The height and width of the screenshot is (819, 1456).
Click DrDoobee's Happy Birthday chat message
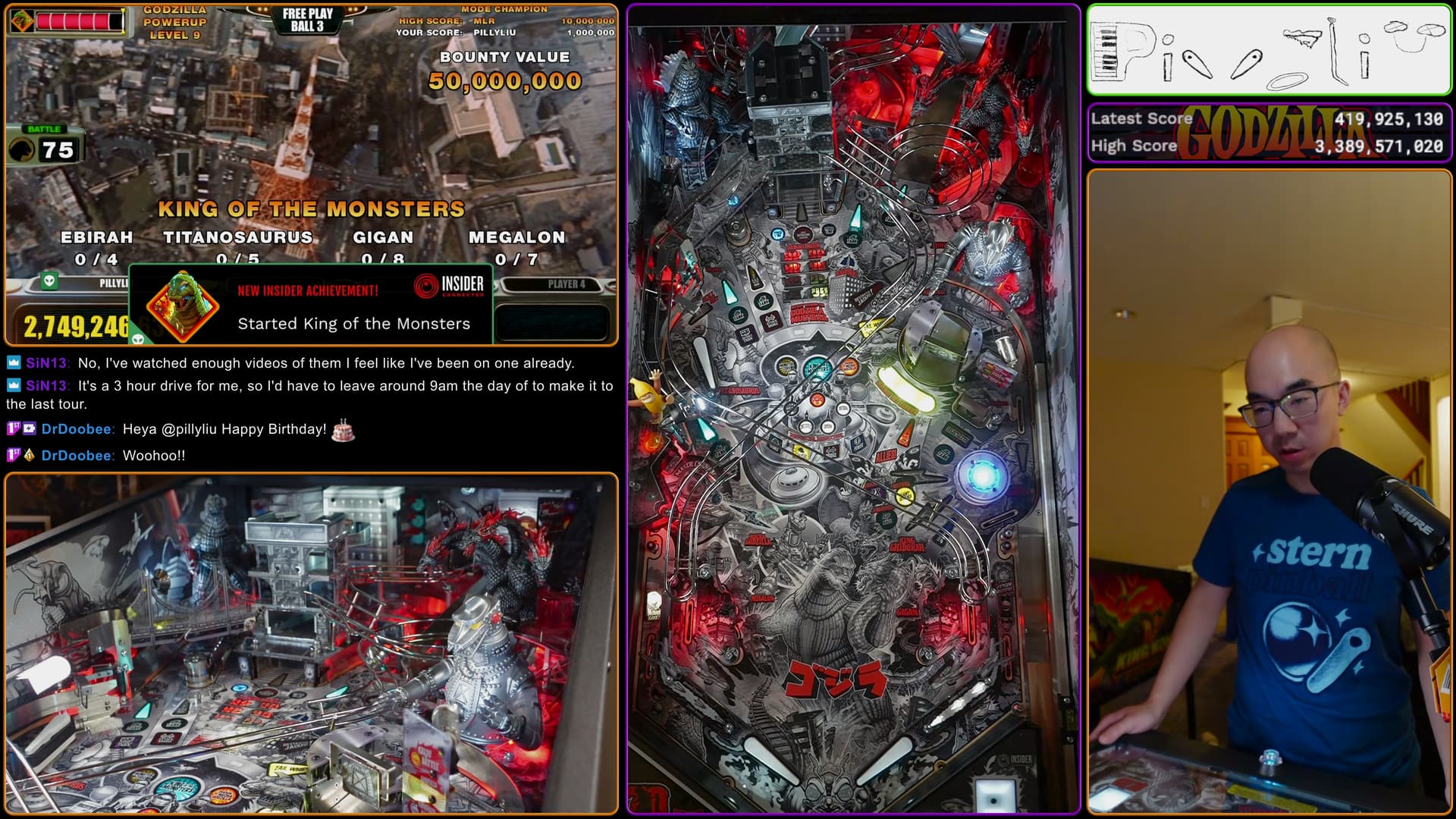click(x=224, y=429)
